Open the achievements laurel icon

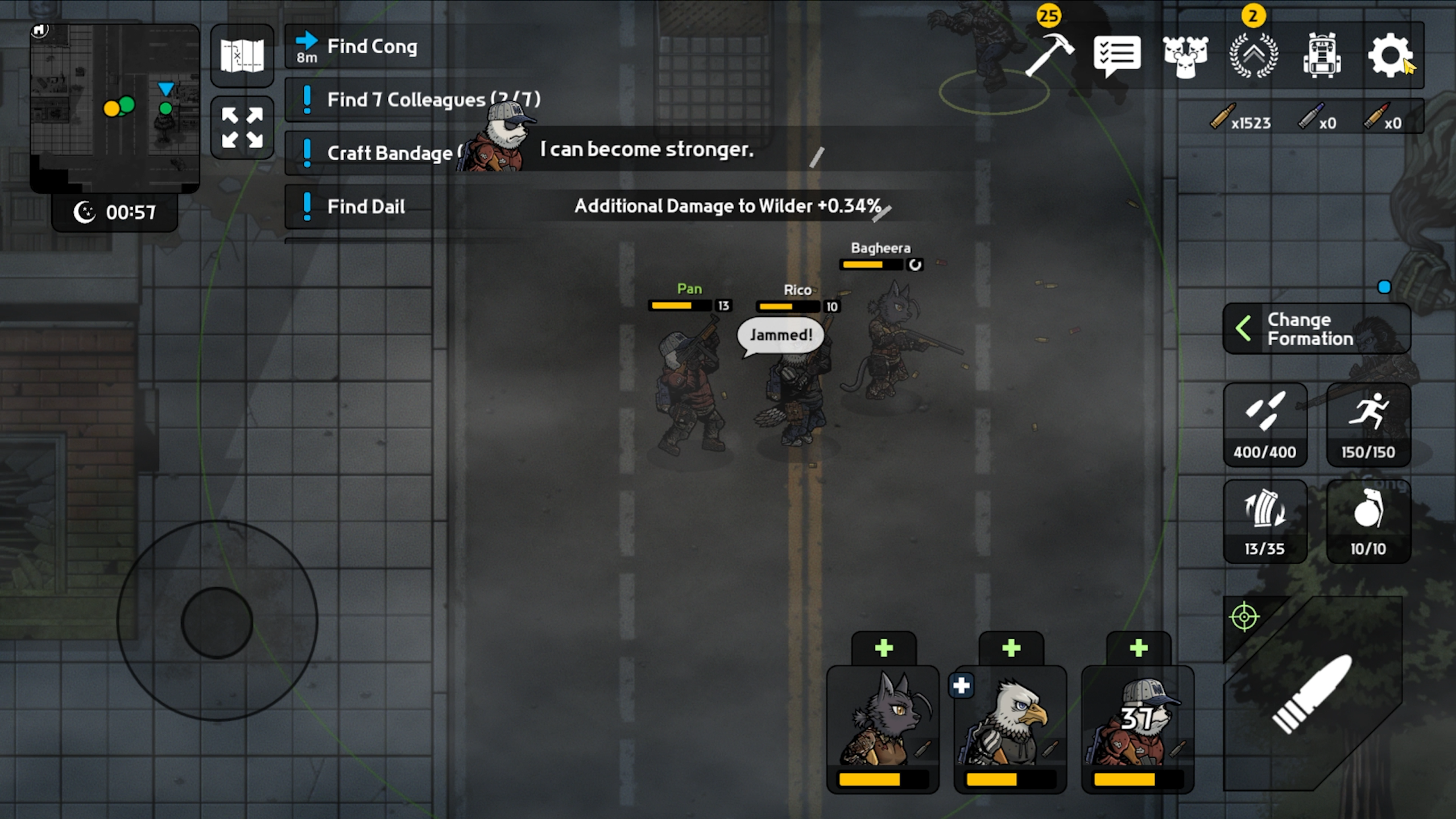tap(1254, 54)
